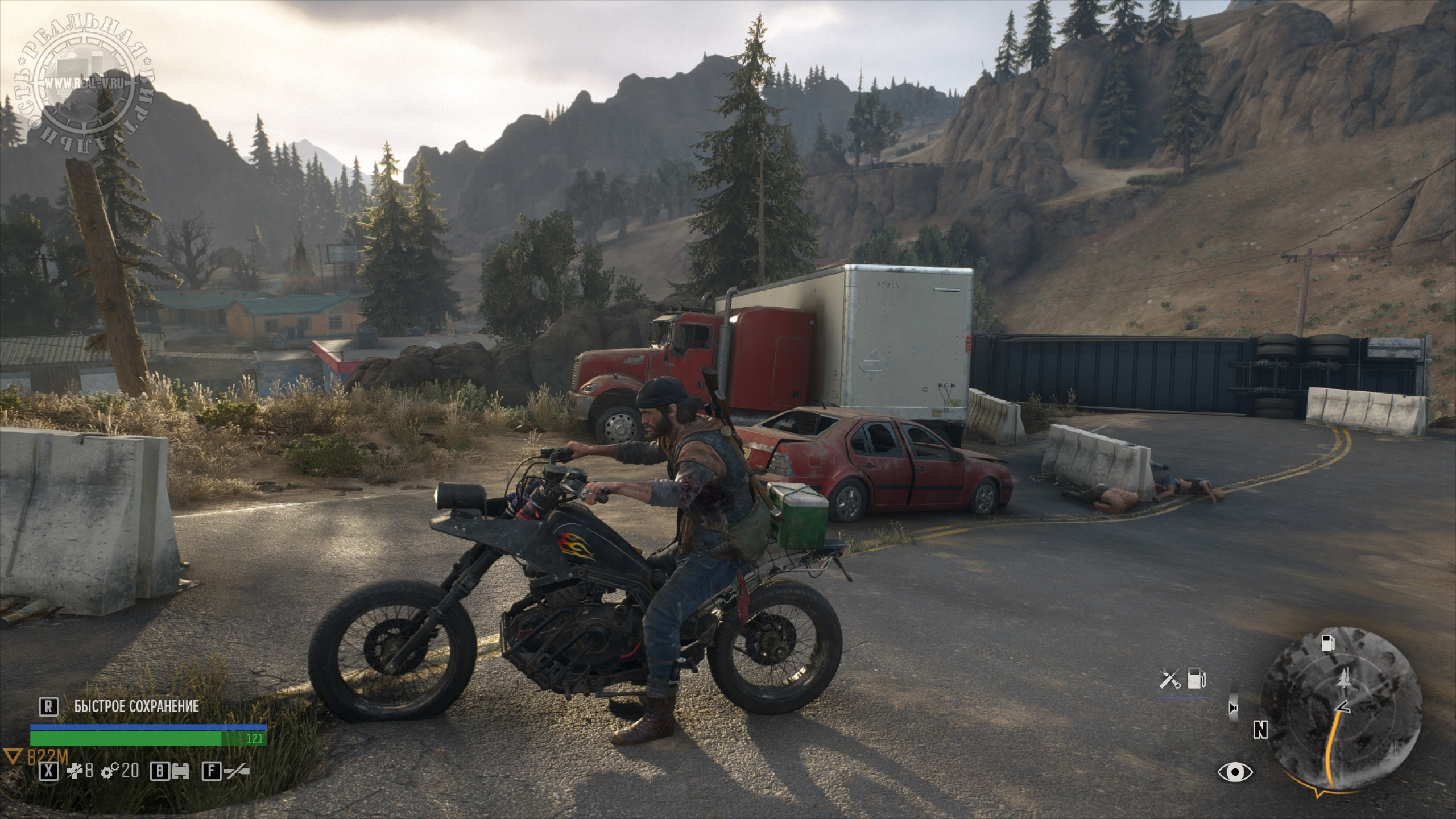Select the scrap gears icon

pyautogui.click(x=109, y=771)
